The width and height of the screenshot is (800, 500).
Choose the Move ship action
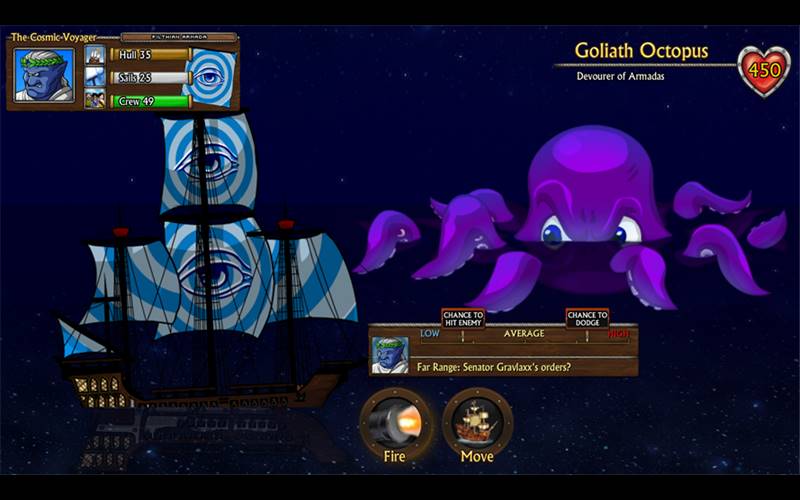(477, 421)
